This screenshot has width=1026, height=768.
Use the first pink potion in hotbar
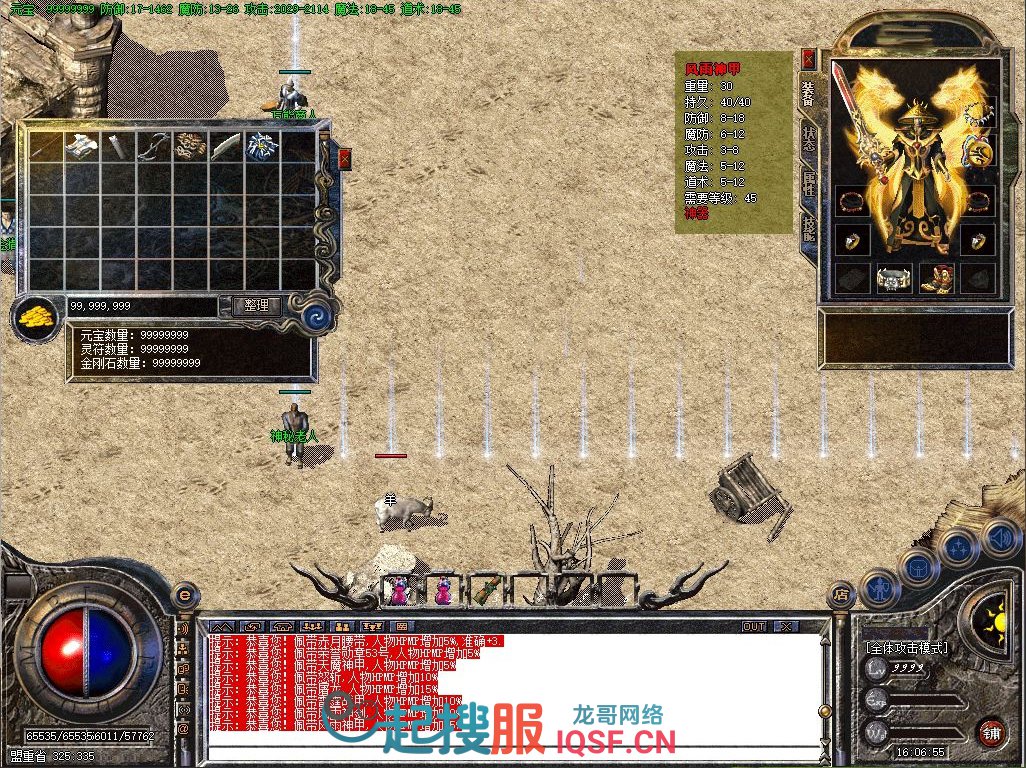(399, 591)
